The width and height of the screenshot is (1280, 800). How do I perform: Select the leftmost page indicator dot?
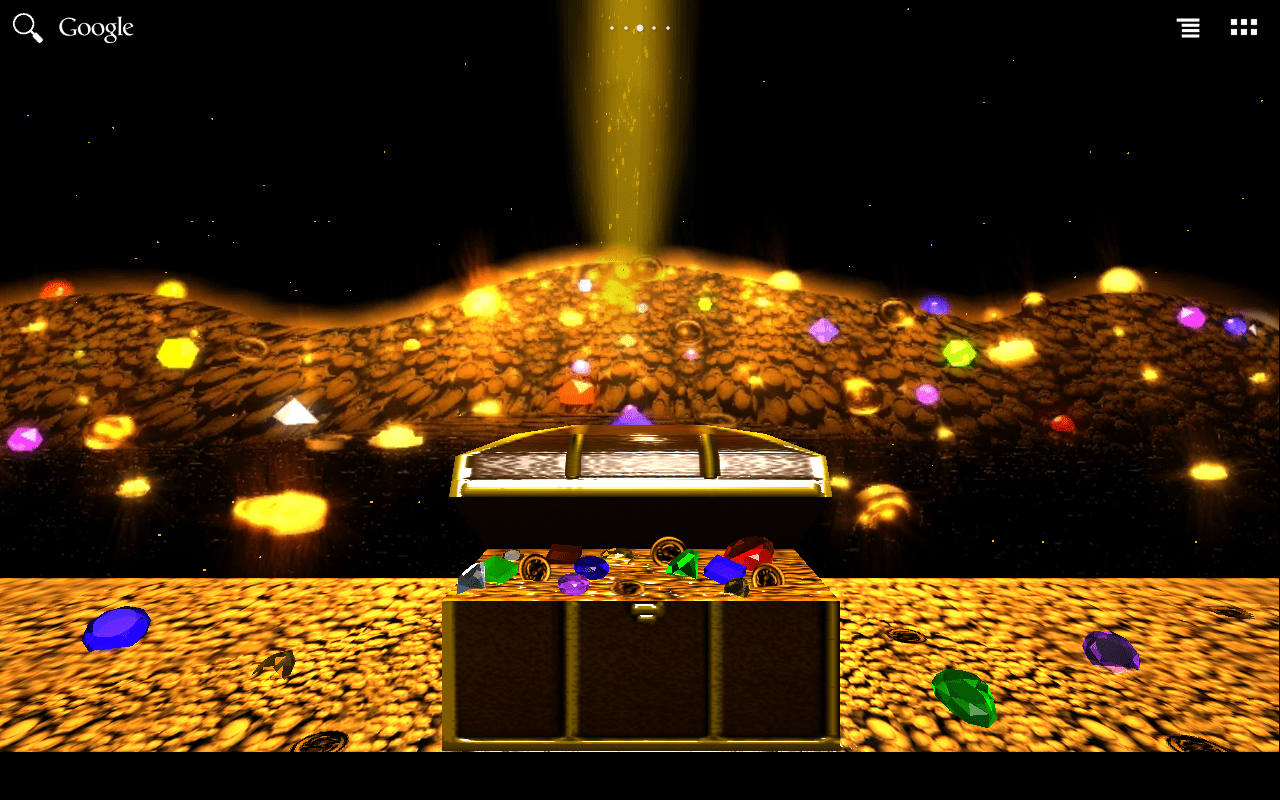(612, 27)
